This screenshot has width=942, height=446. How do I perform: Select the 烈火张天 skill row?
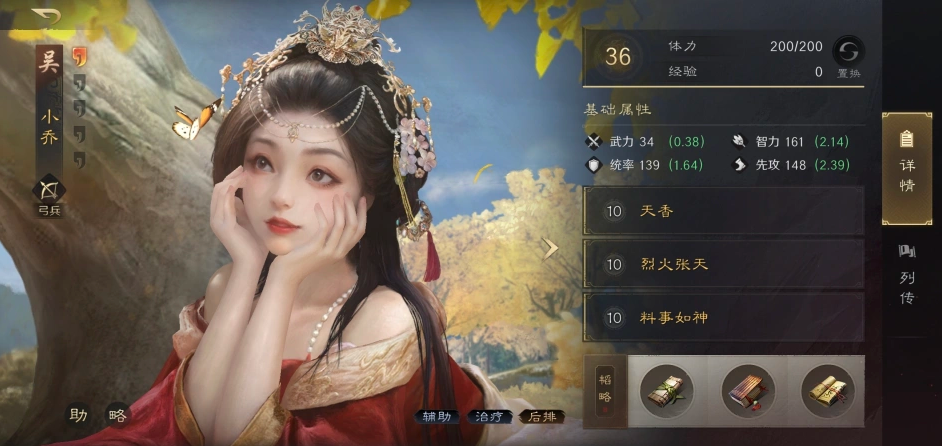[723, 264]
